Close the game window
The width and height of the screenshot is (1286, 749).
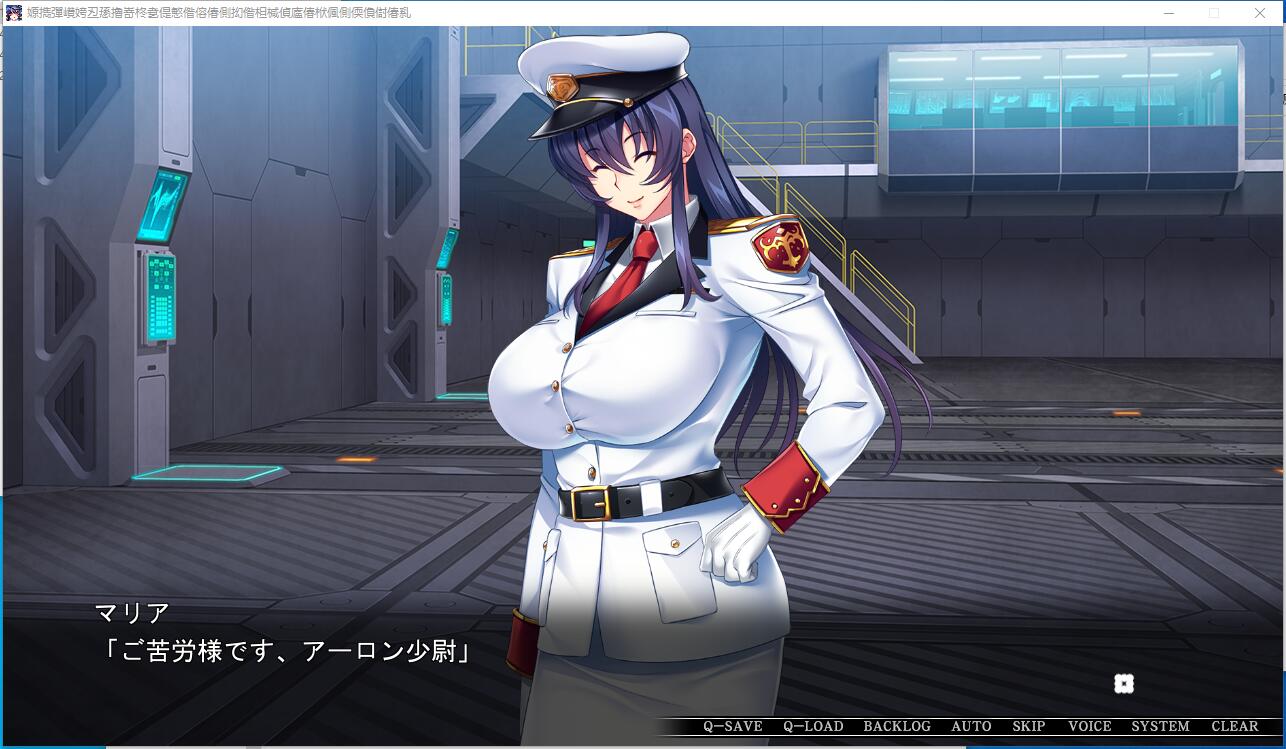point(1259,13)
